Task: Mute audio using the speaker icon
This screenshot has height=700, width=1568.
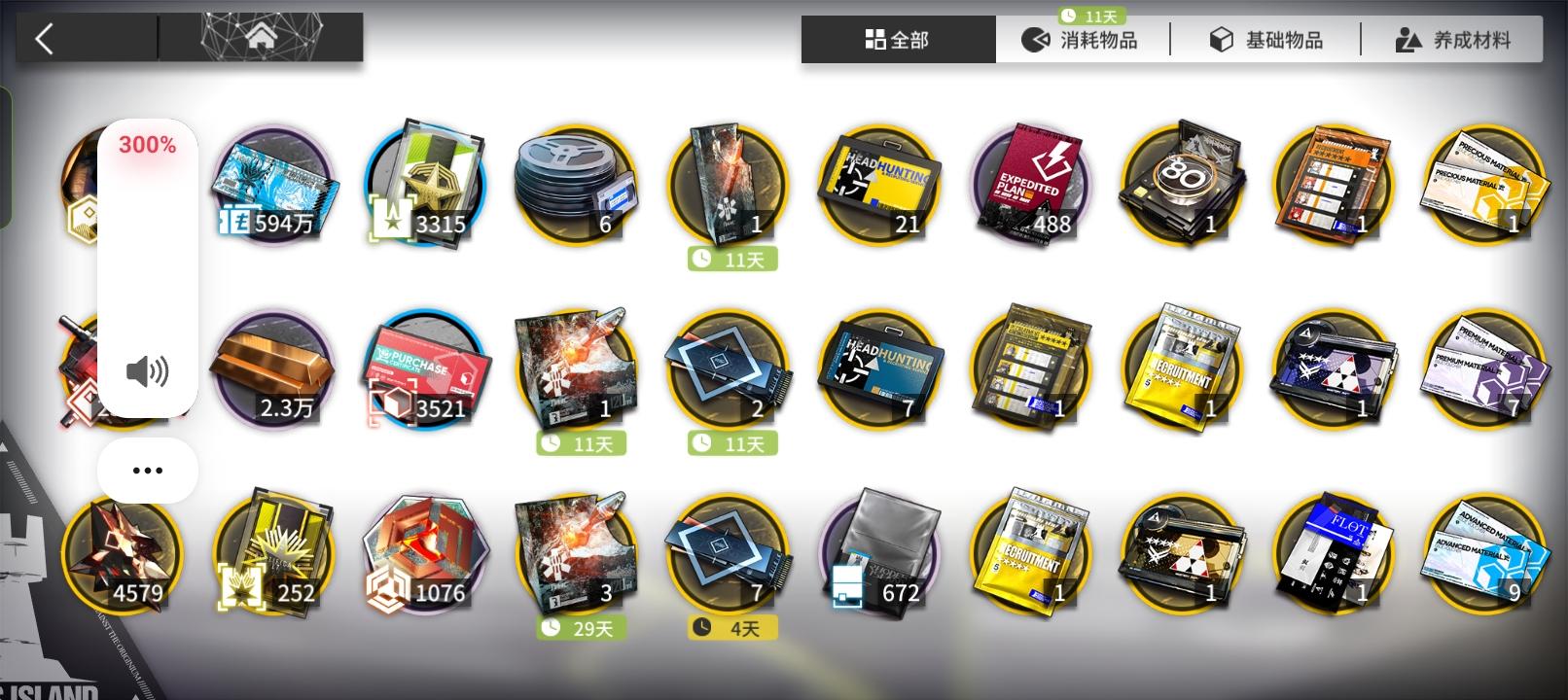Action: [x=147, y=370]
